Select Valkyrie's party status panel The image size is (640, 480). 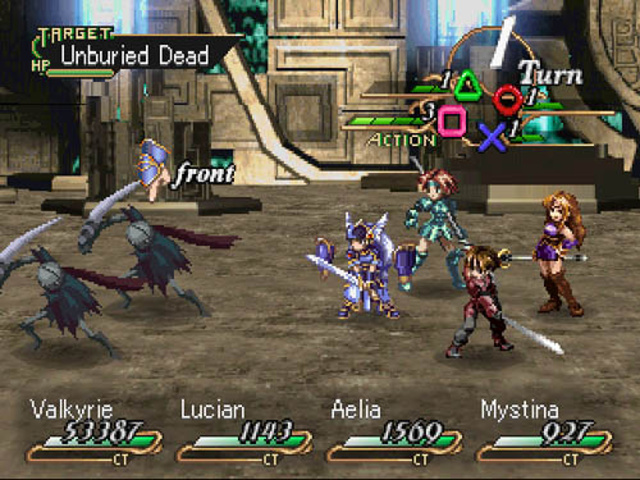(x=93, y=433)
